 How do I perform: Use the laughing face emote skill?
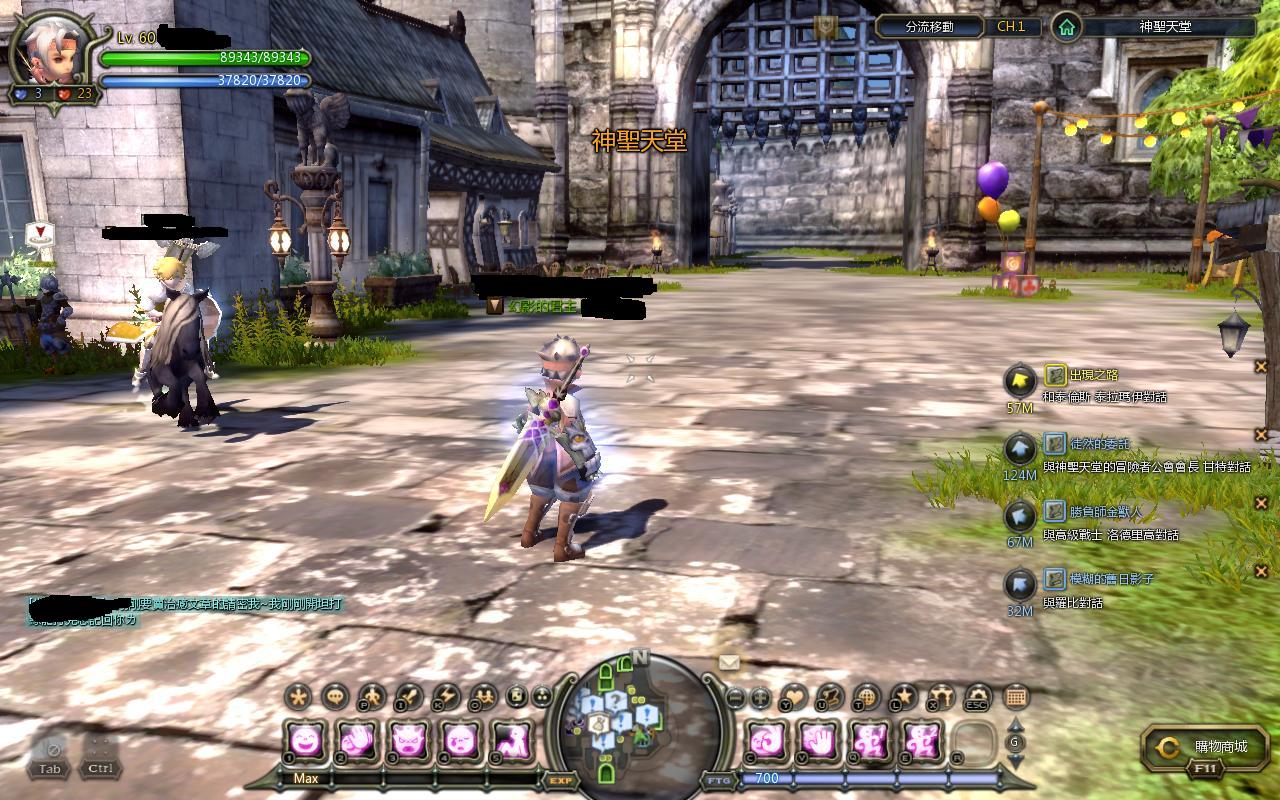click(304, 741)
